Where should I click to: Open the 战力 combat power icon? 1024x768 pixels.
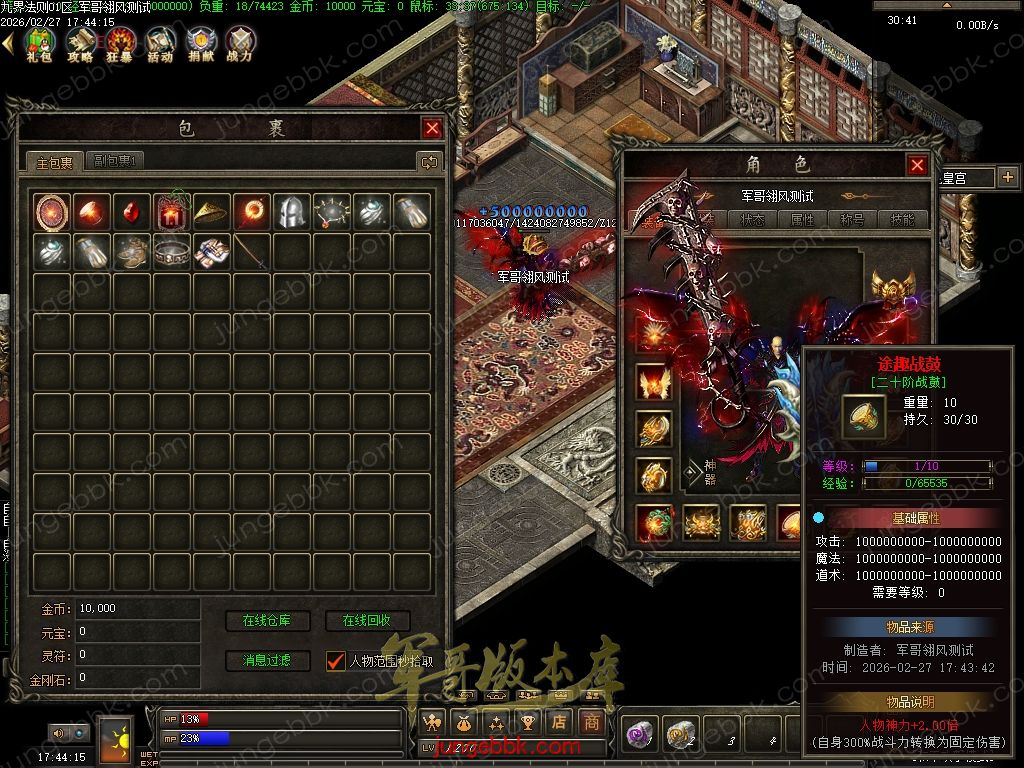(x=240, y=42)
